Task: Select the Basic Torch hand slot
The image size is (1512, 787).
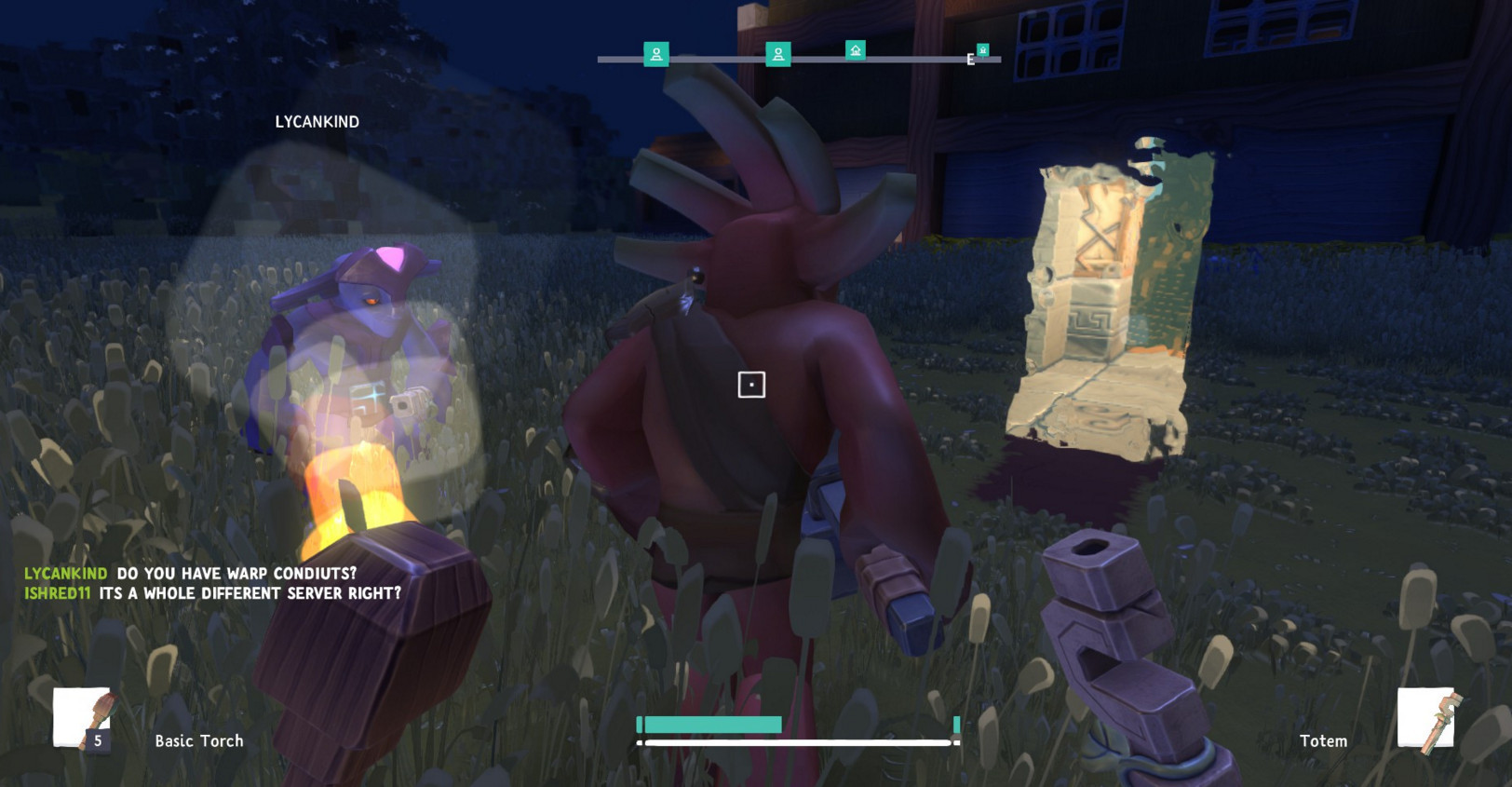Action: click(x=81, y=719)
